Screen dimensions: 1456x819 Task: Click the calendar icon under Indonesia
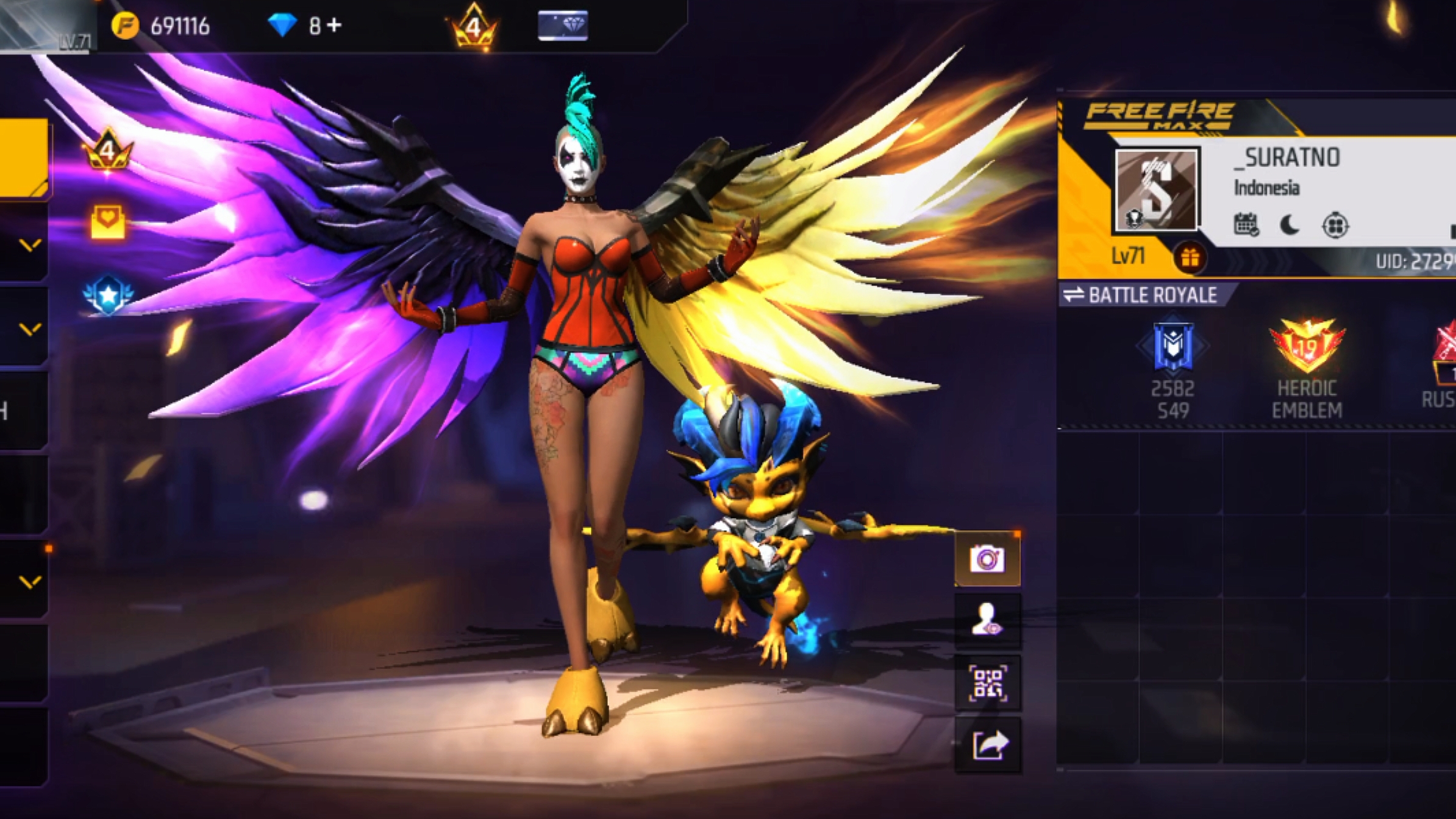(x=1246, y=225)
